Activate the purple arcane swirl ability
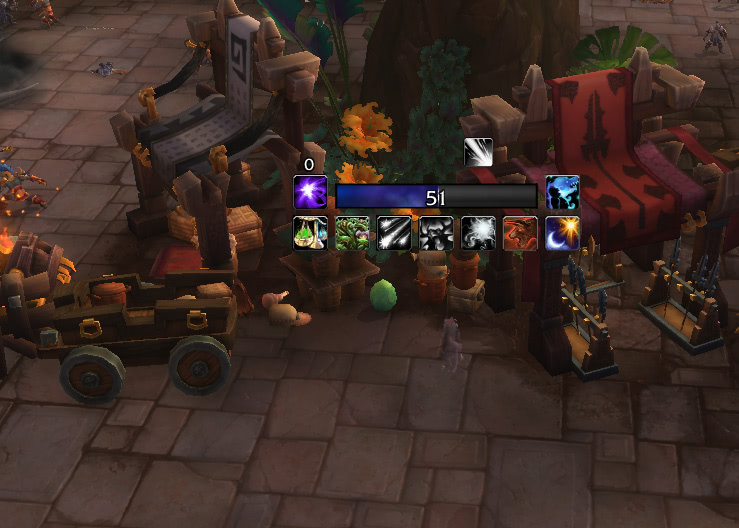739x528 pixels. tap(310, 192)
